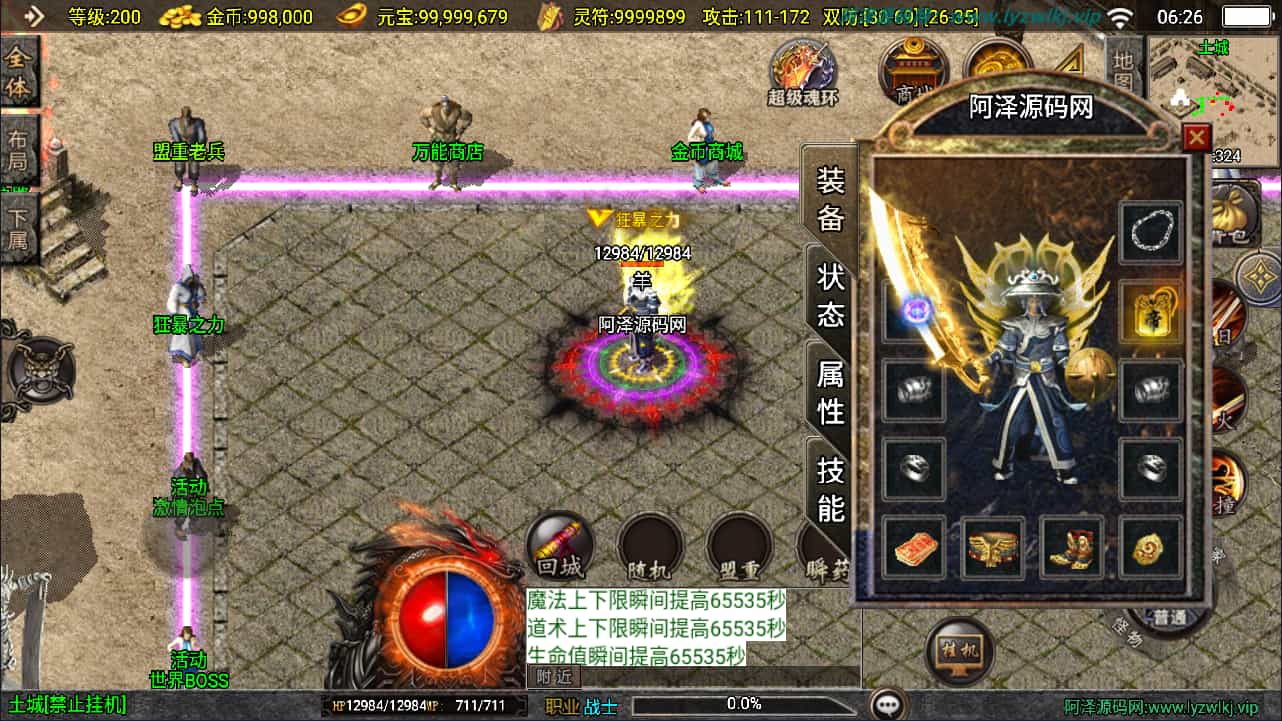Open the chat speech bubble button
The image size is (1282, 721).
coord(886,705)
